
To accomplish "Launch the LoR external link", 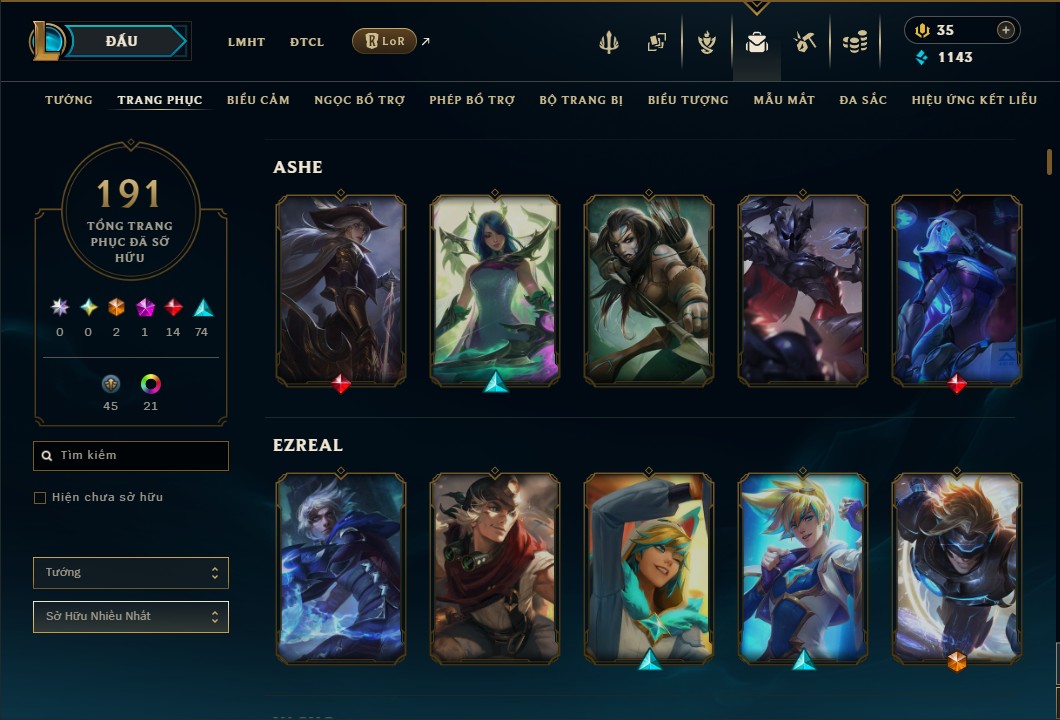I will (385, 41).
